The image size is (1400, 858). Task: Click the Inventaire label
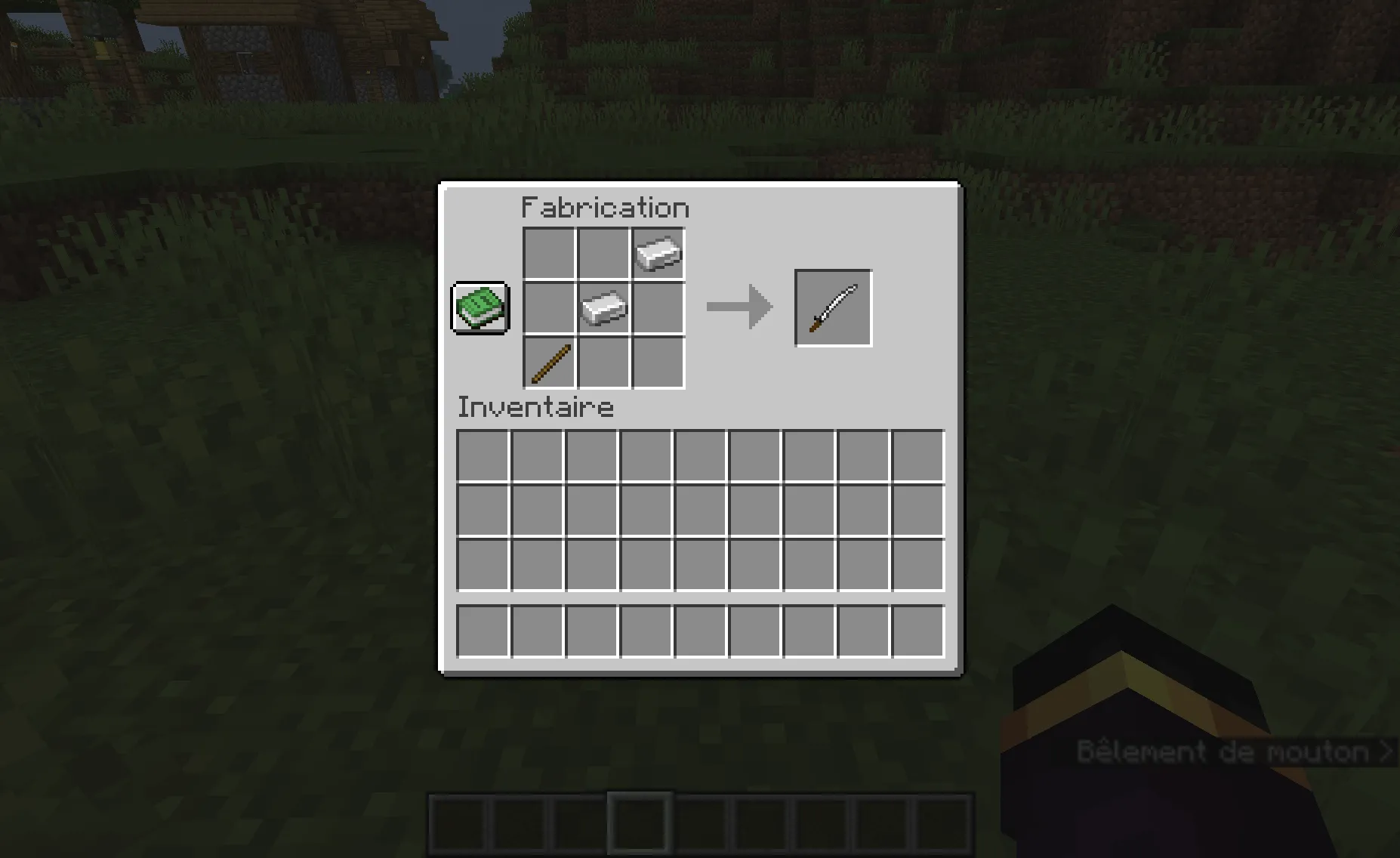pos(535,406)
